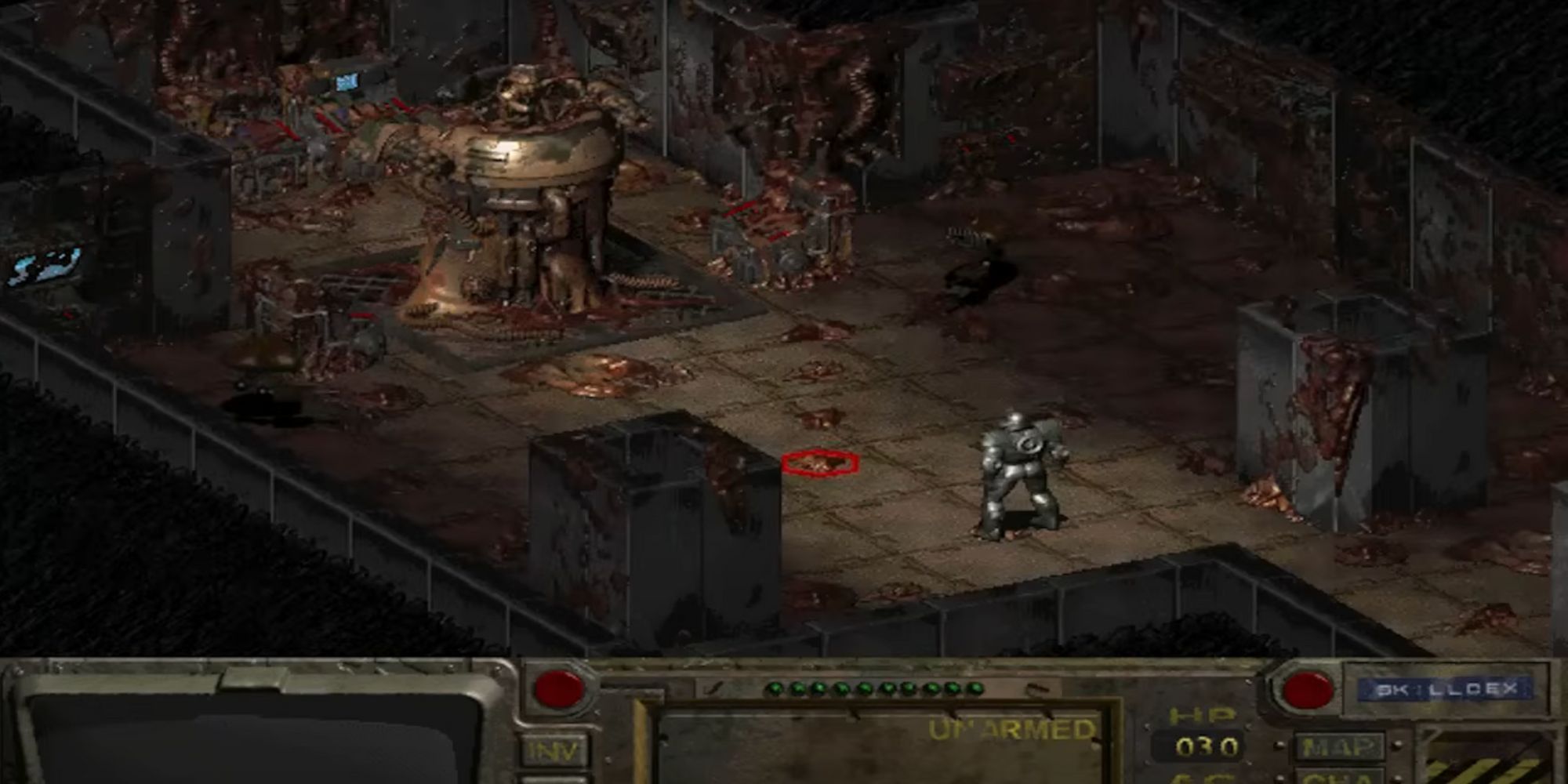Screen dimensions: 1568x784
Task: Click the computer terminal screen top-left
Action: pos(347,81)
